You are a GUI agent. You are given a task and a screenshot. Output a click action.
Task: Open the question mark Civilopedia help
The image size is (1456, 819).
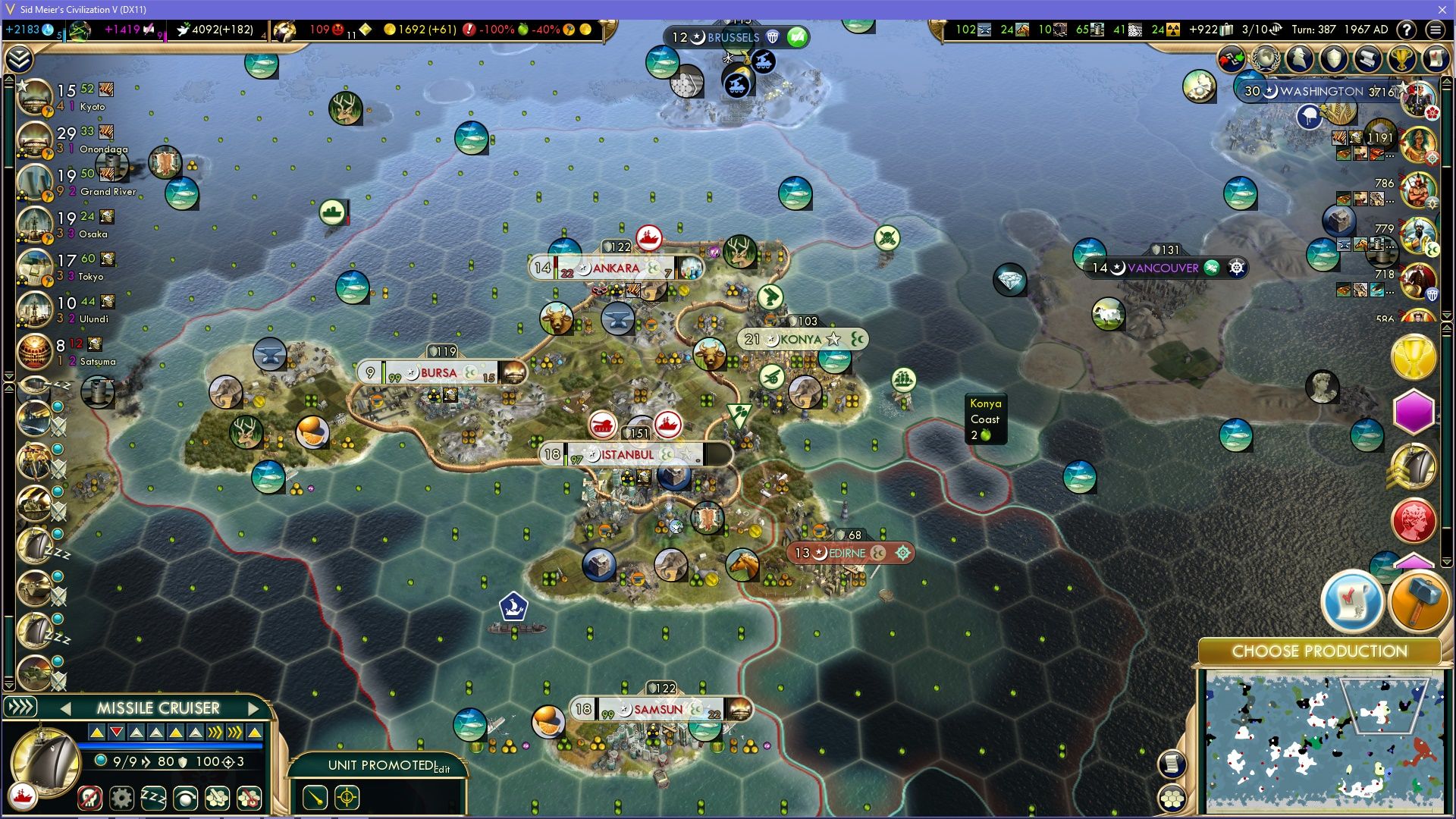click(1407, 29)
